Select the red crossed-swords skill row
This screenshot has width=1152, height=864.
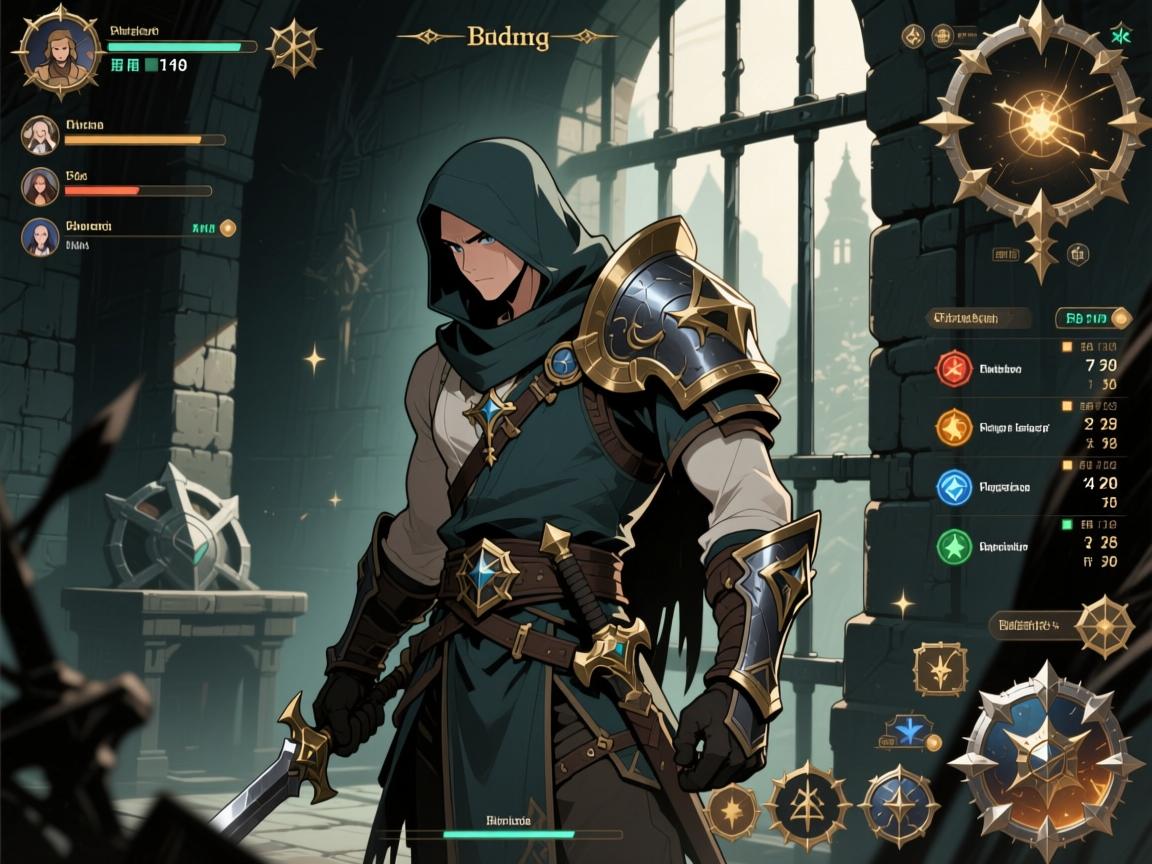pos(954,369)
